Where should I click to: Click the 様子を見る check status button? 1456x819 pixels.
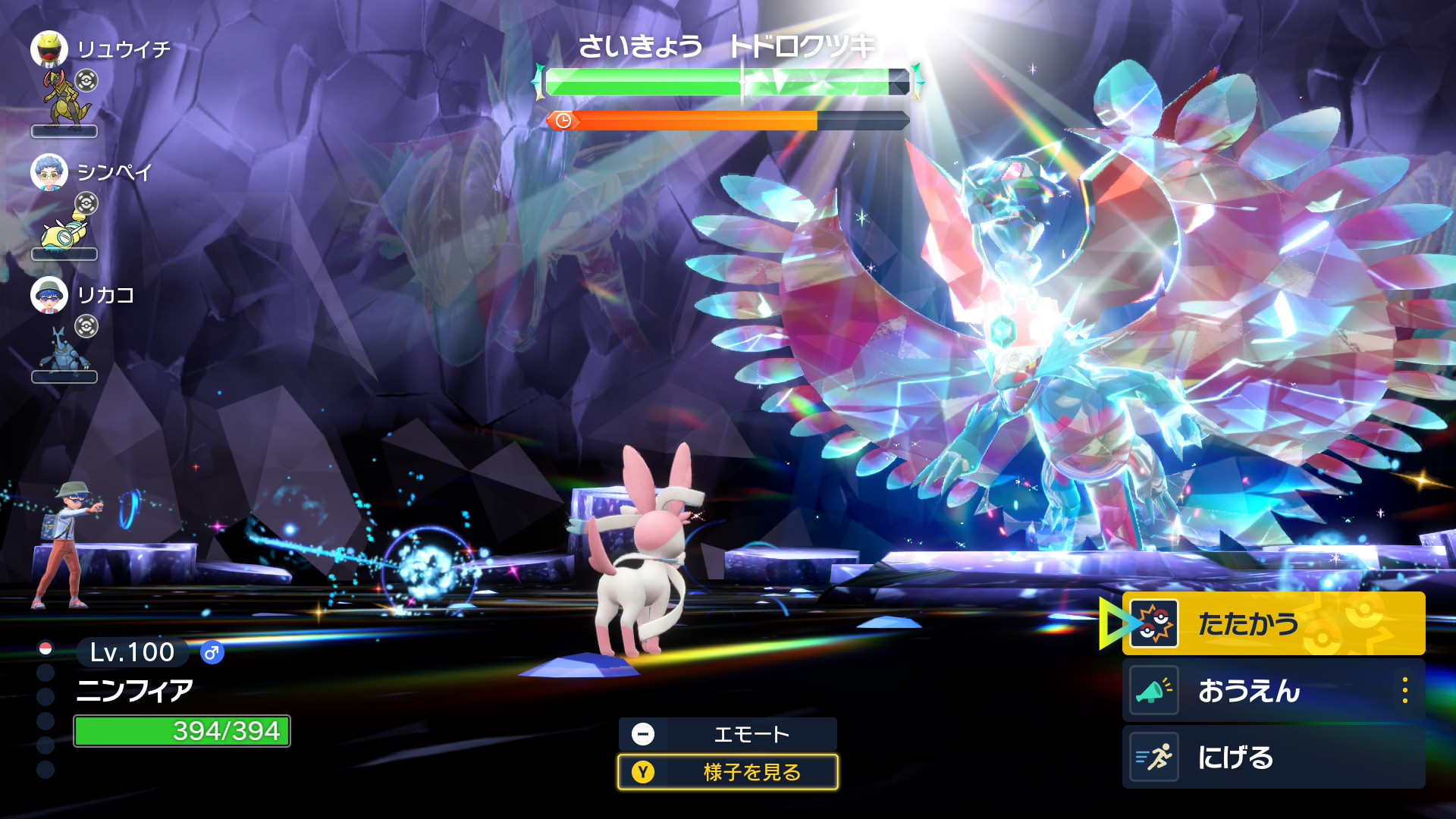tap(727, 772)
